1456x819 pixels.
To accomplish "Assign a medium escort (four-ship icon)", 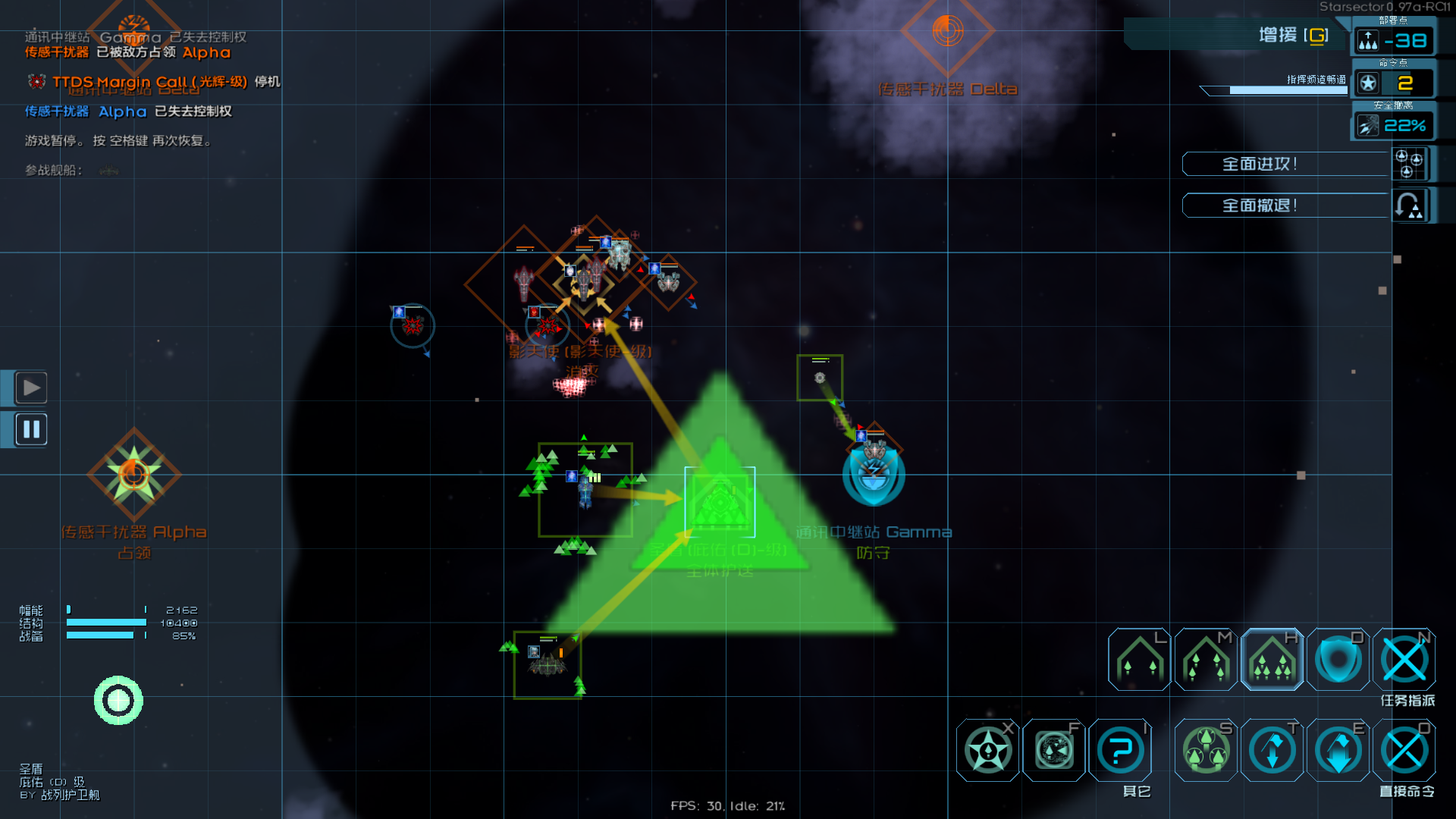I will (x=1206, y=660).
